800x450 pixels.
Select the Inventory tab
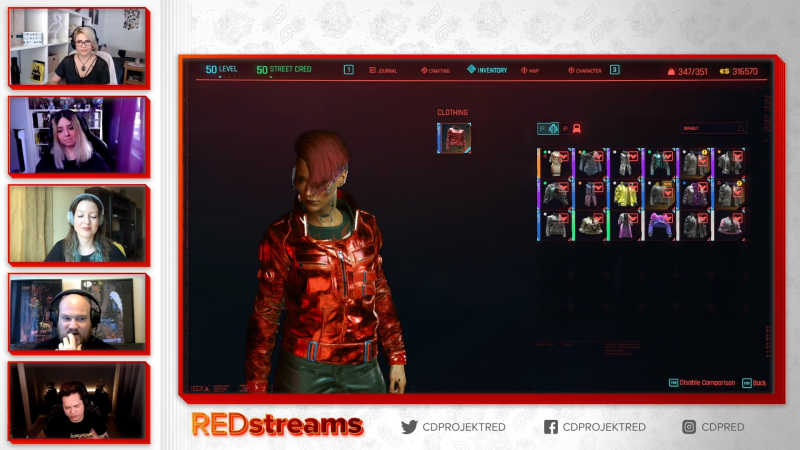tap(488, 70)
